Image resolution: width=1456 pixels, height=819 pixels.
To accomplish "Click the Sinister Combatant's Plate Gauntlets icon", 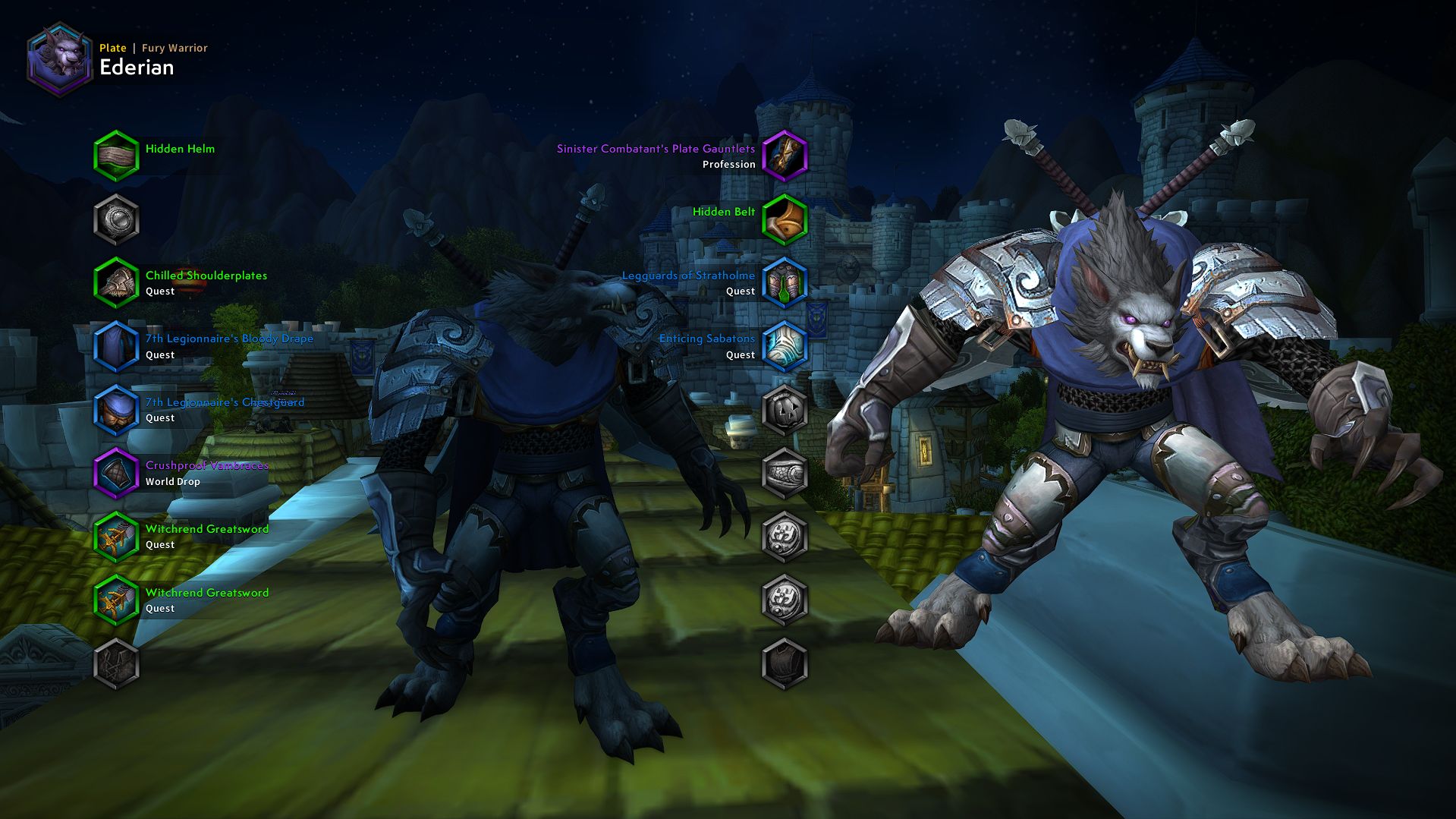I will [x=785, y=154].
